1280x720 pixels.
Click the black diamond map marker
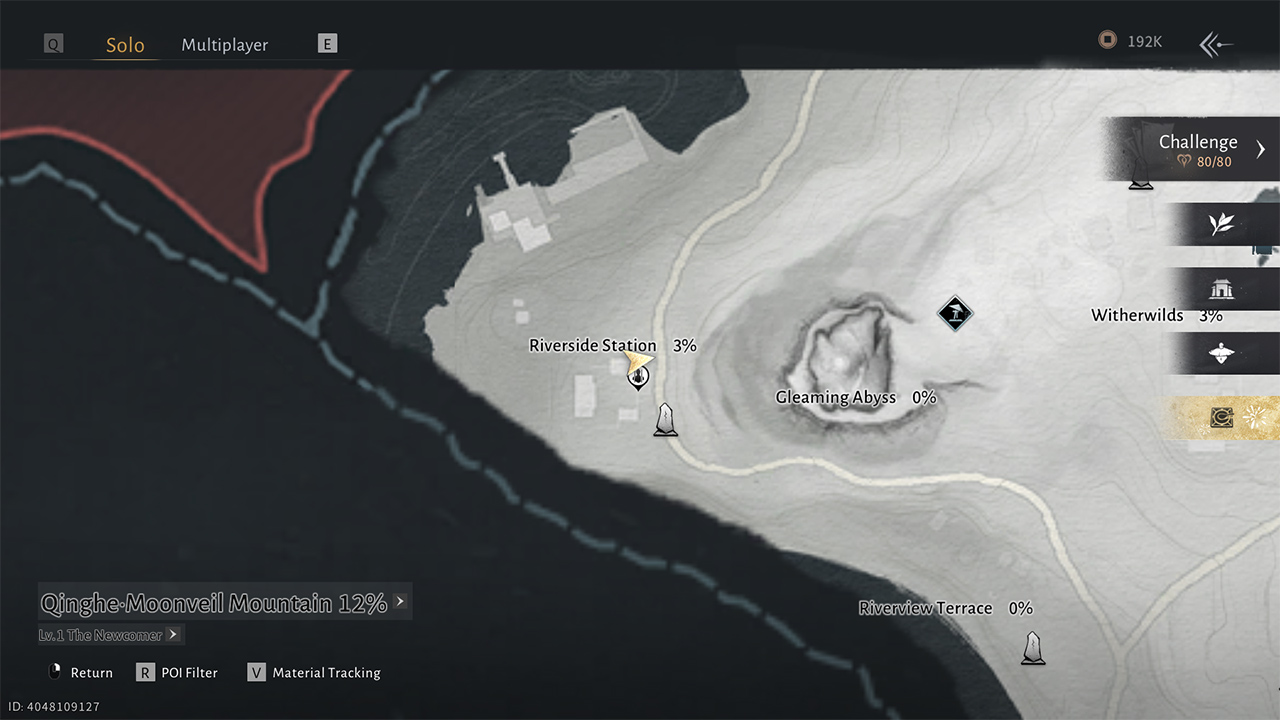tap(955, 314)
